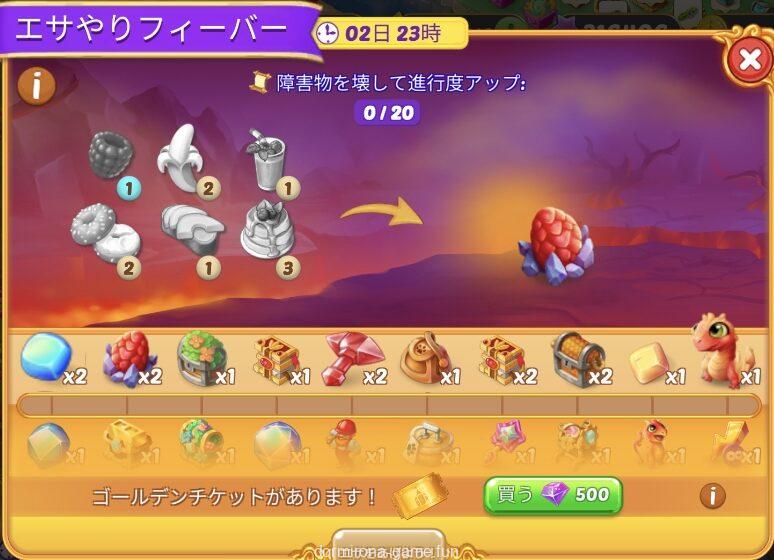Buy the golden ticket for 500 gems
Image resolution: width=774 pixels, height=560 pixels.
552,495
